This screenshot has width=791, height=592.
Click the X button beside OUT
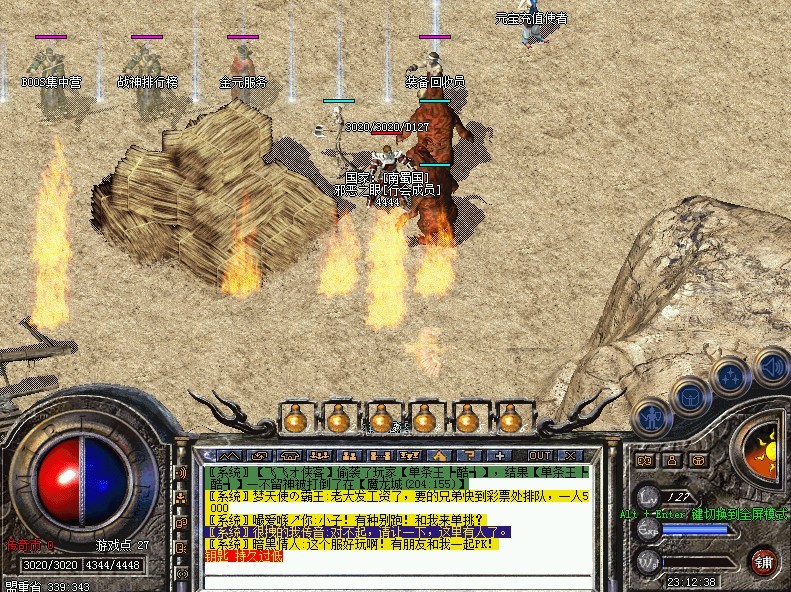[x=570, y=455]
